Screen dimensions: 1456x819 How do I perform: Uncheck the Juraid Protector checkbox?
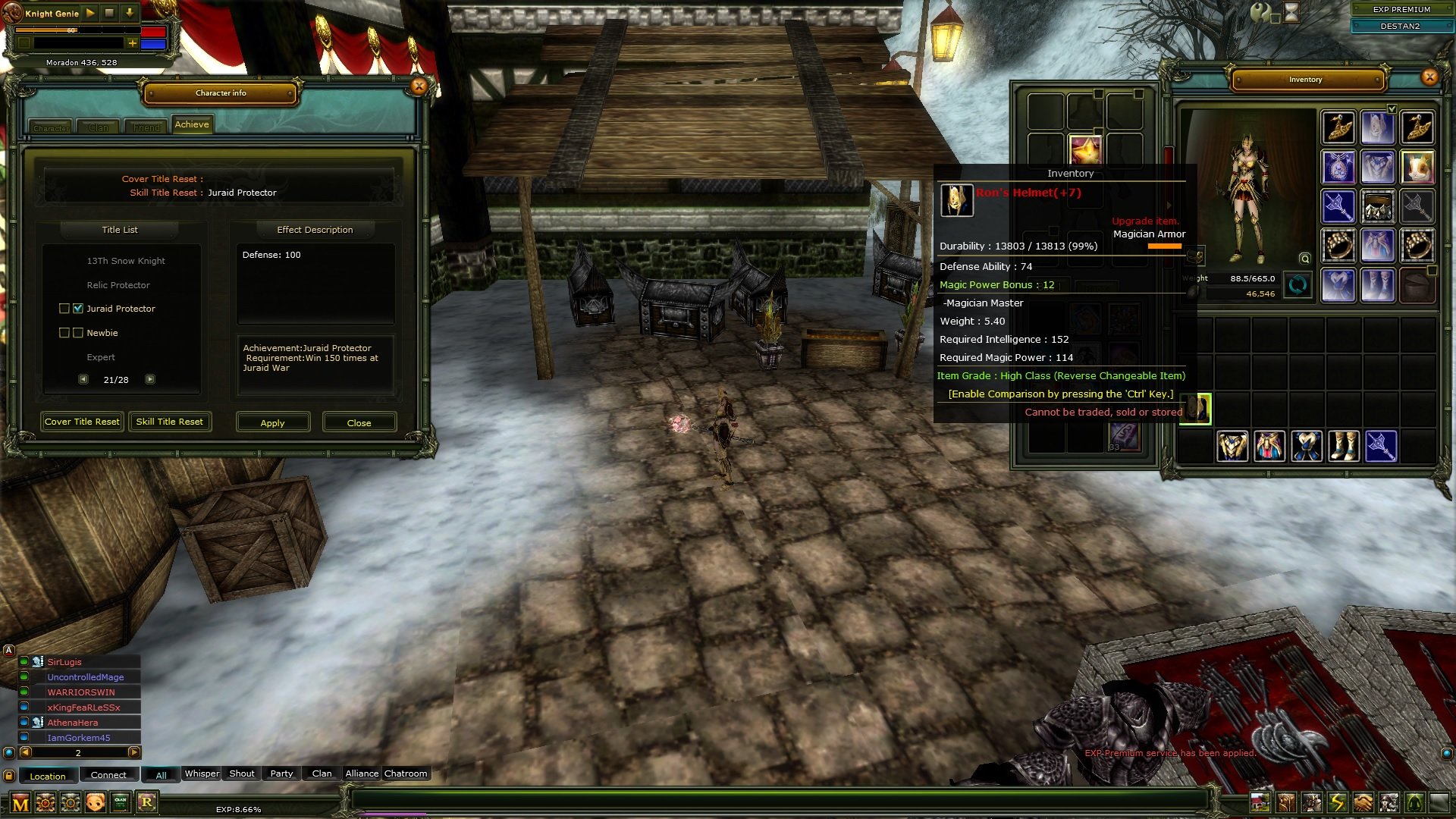[x=78, y=309]
